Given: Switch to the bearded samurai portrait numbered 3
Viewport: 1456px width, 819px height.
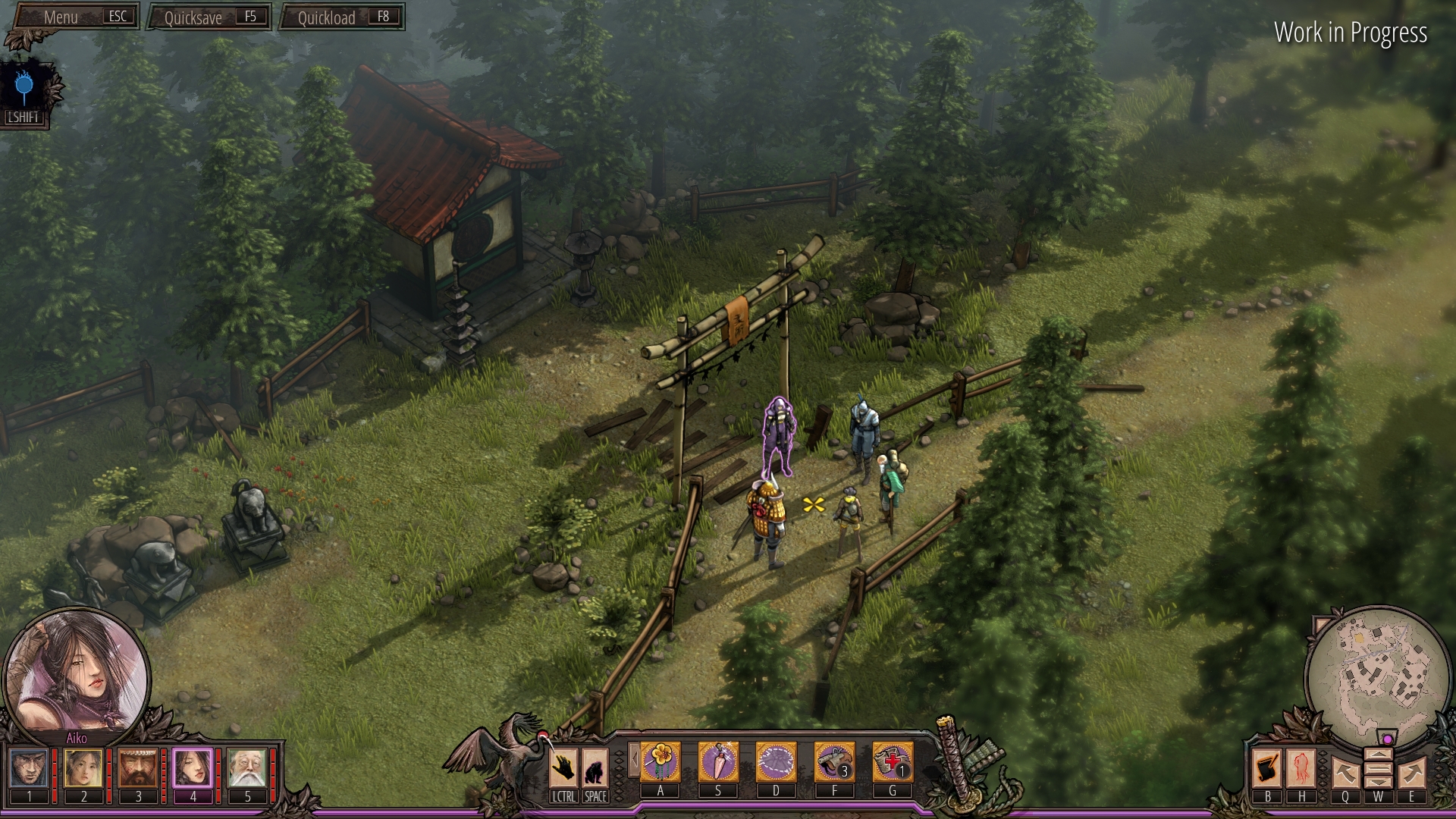Looking at the screenshot, I should (138, 768).
